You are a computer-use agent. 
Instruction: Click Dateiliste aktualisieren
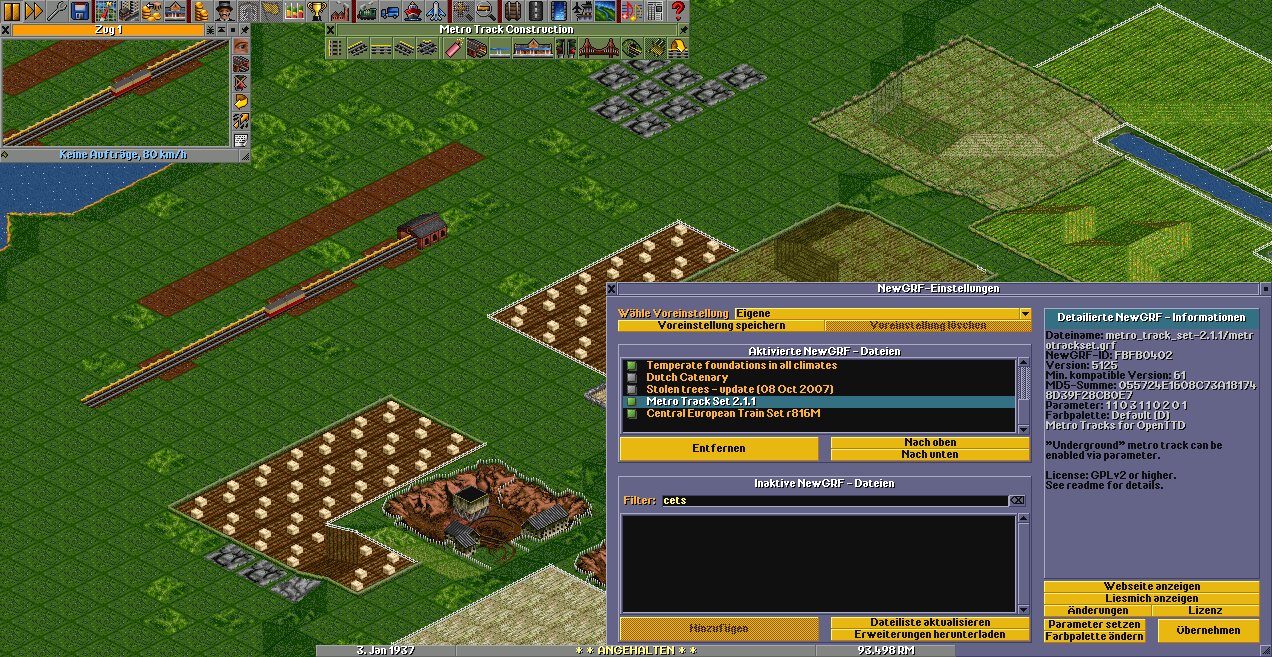tap(929, 623)
